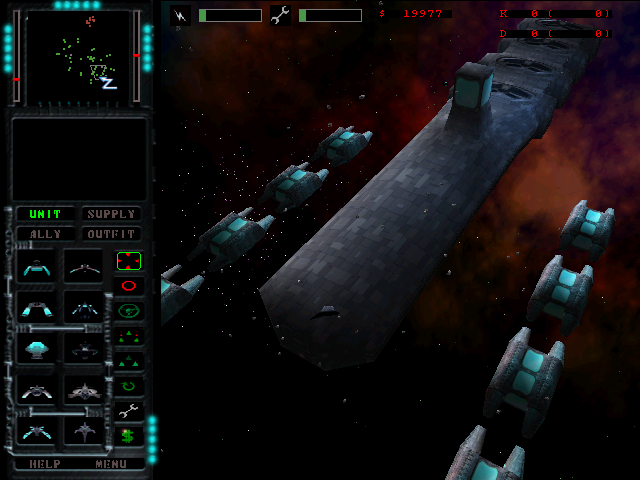Click the green circular-arrow command icon

129,385
